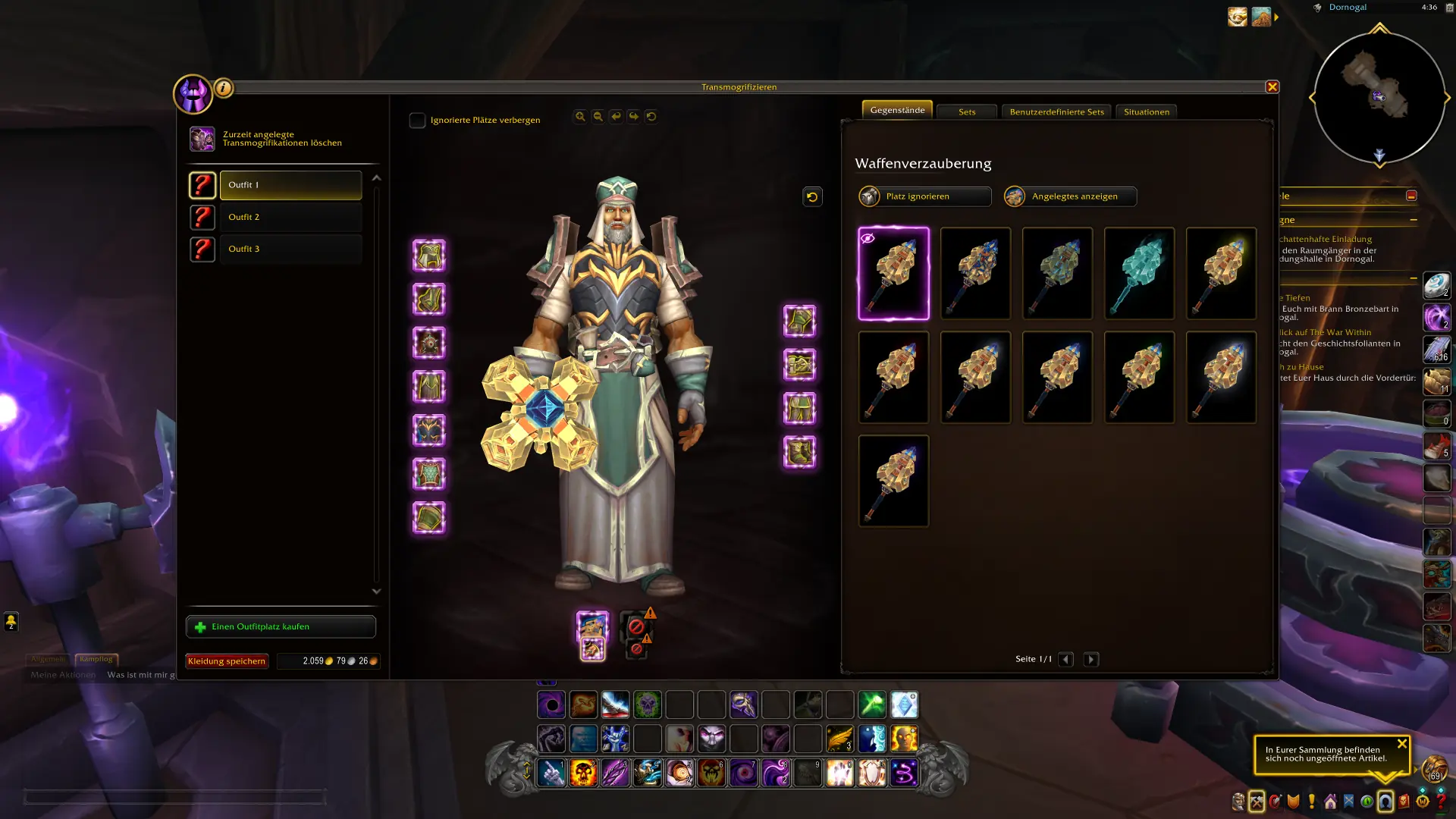Select the head armor slot beside the character
1456x819 pixels.
pyautogui.click(x=429, y=256)
